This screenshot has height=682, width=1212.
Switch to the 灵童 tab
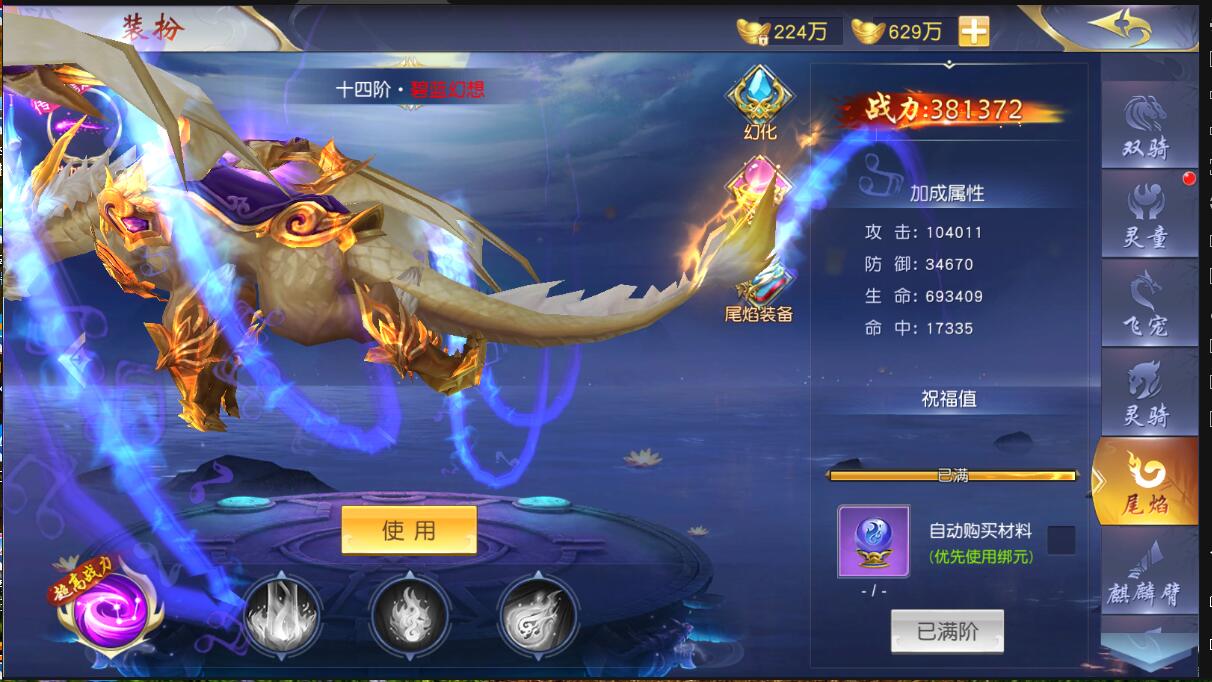[x=1147, y=213]
